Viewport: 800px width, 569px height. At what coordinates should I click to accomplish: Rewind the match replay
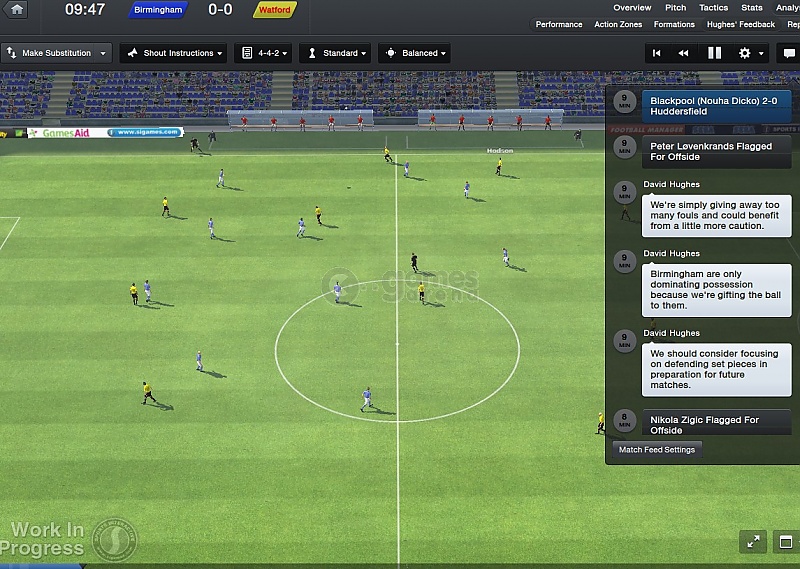coord(684,53)
